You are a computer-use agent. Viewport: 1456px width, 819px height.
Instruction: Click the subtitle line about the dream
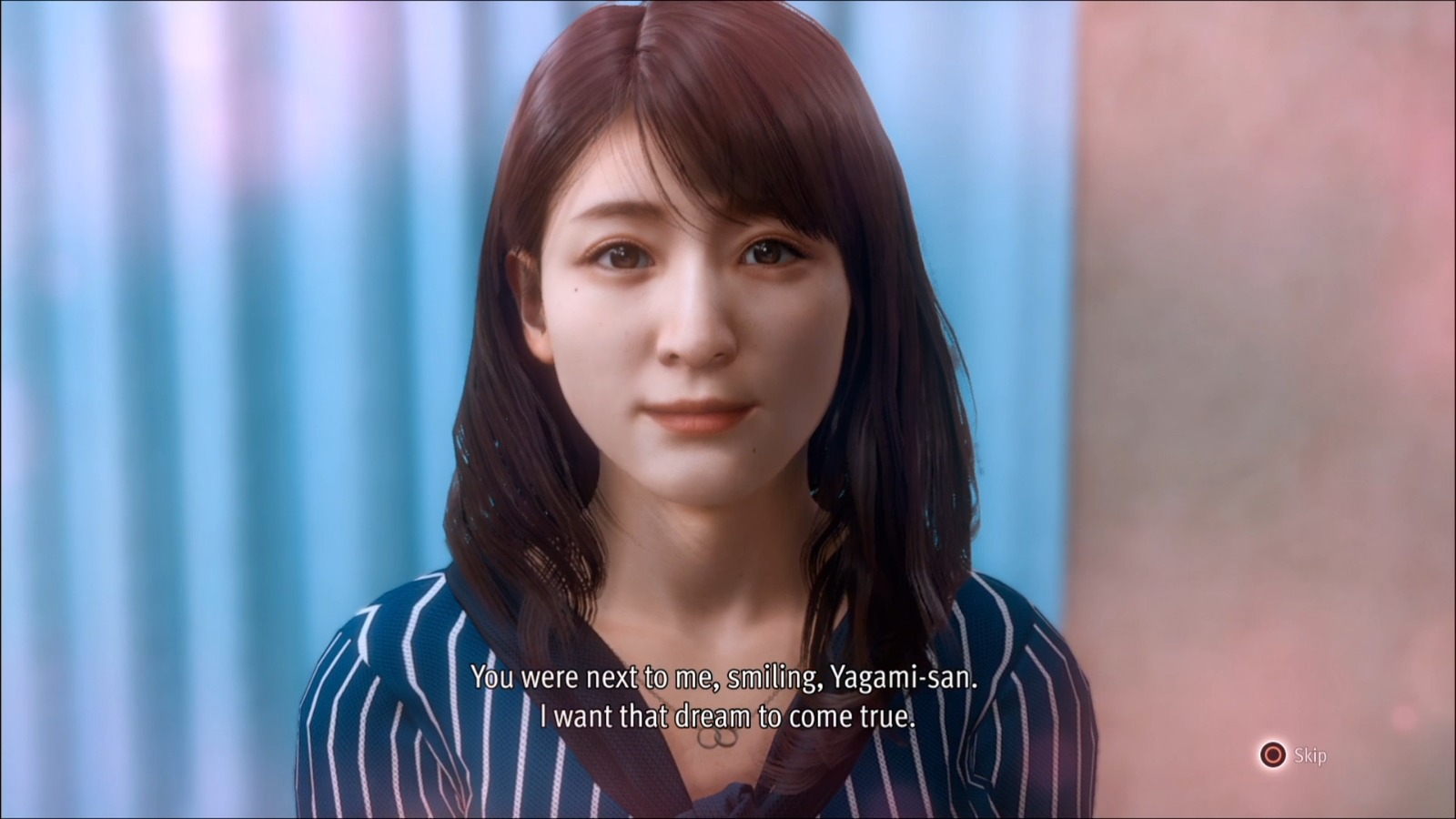tap(728, 716)
